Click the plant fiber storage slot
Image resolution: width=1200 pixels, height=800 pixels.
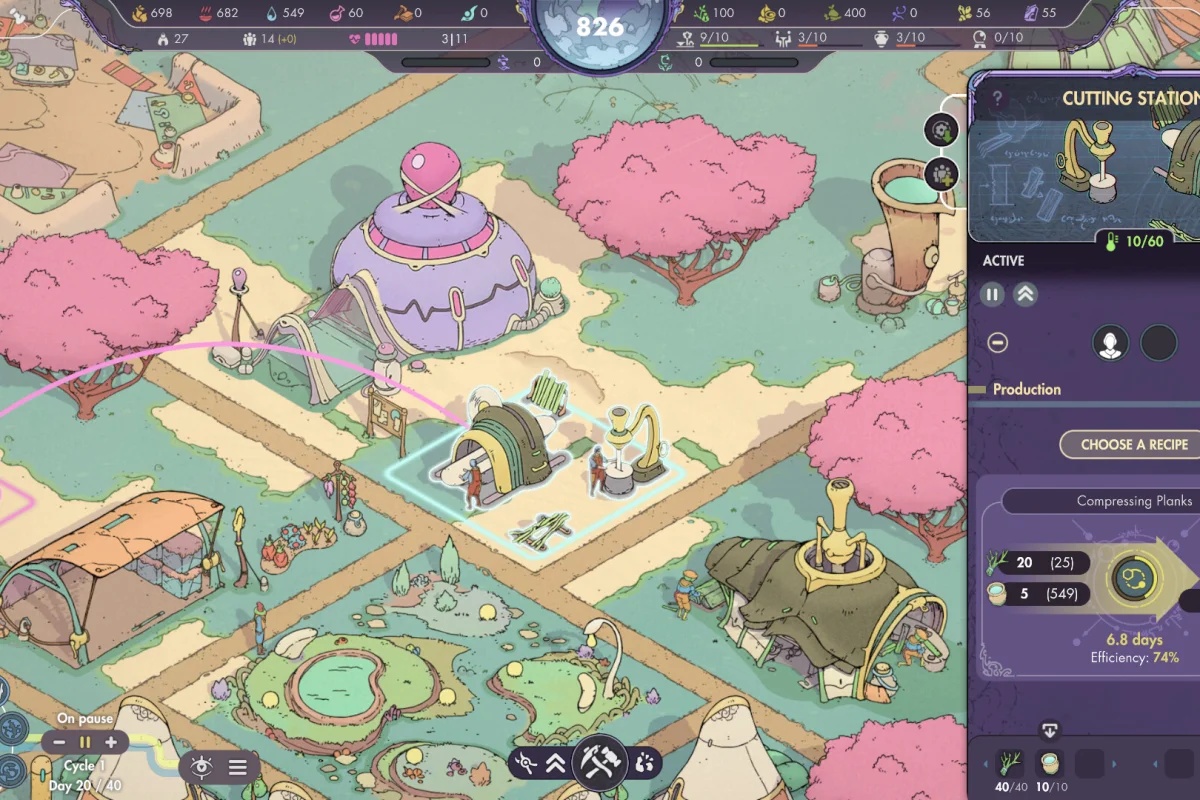pos(1012,765)
